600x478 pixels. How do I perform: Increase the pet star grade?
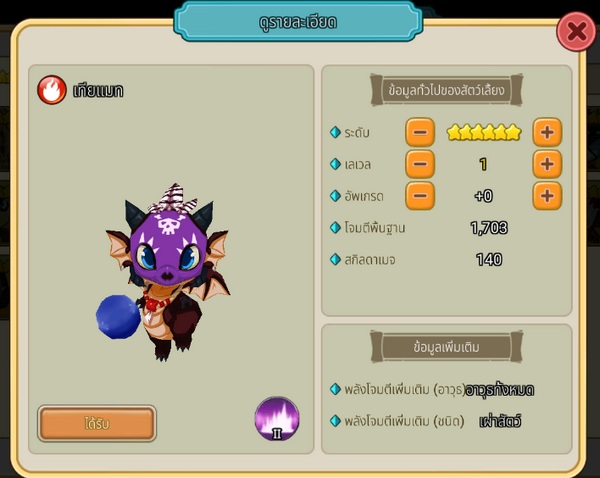[546, 132]
